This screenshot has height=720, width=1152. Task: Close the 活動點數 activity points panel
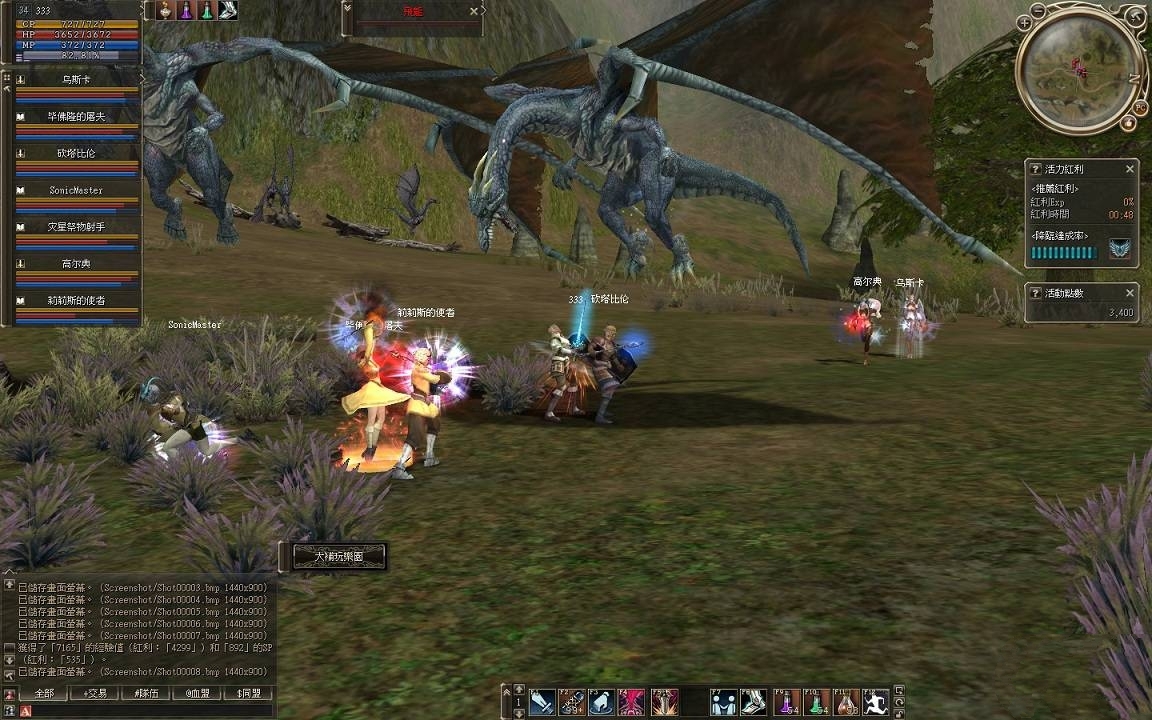point(1130,293)
